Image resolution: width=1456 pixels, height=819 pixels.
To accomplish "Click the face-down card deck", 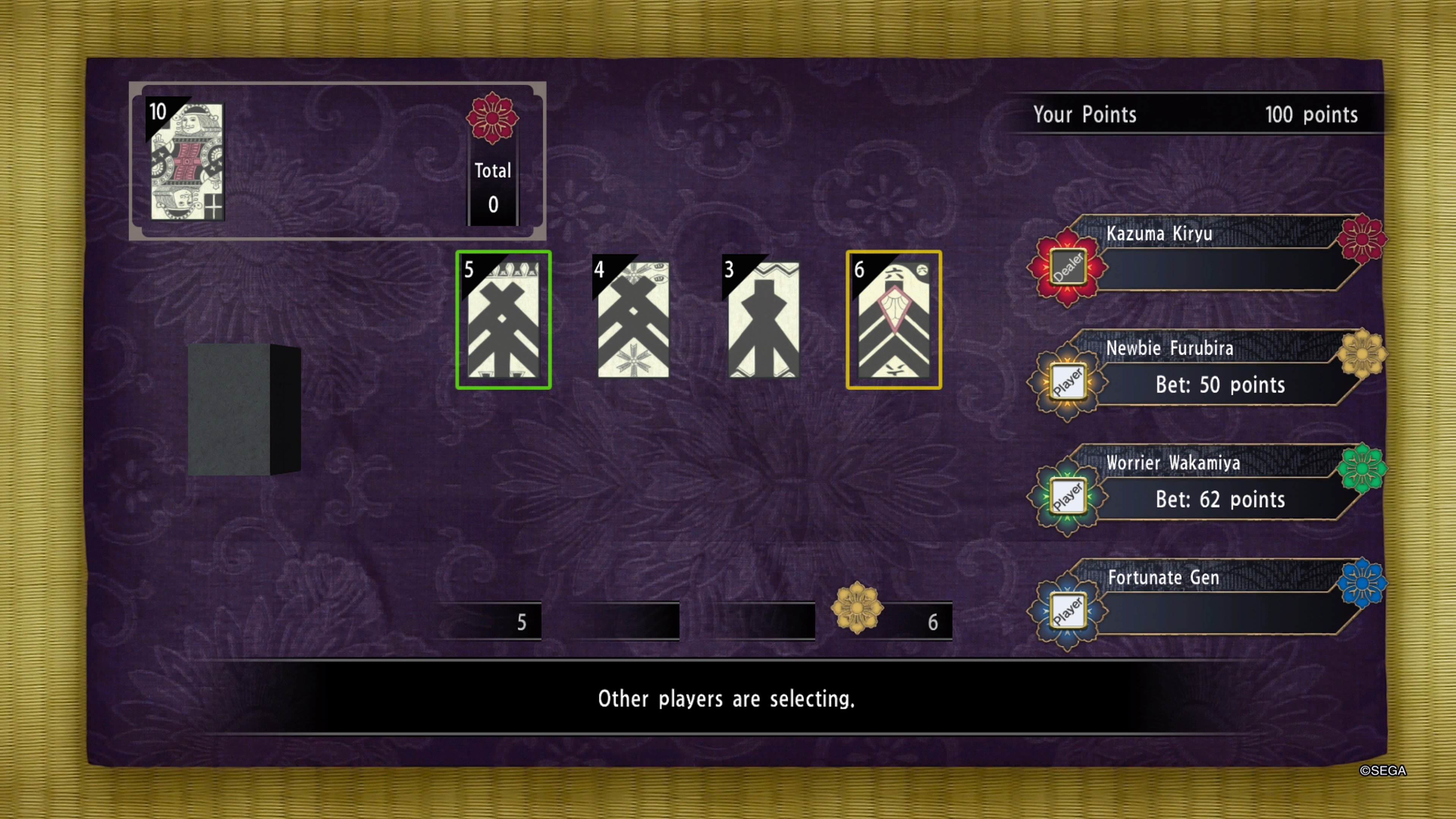I will pyautogui.click(x=243, y=409).
